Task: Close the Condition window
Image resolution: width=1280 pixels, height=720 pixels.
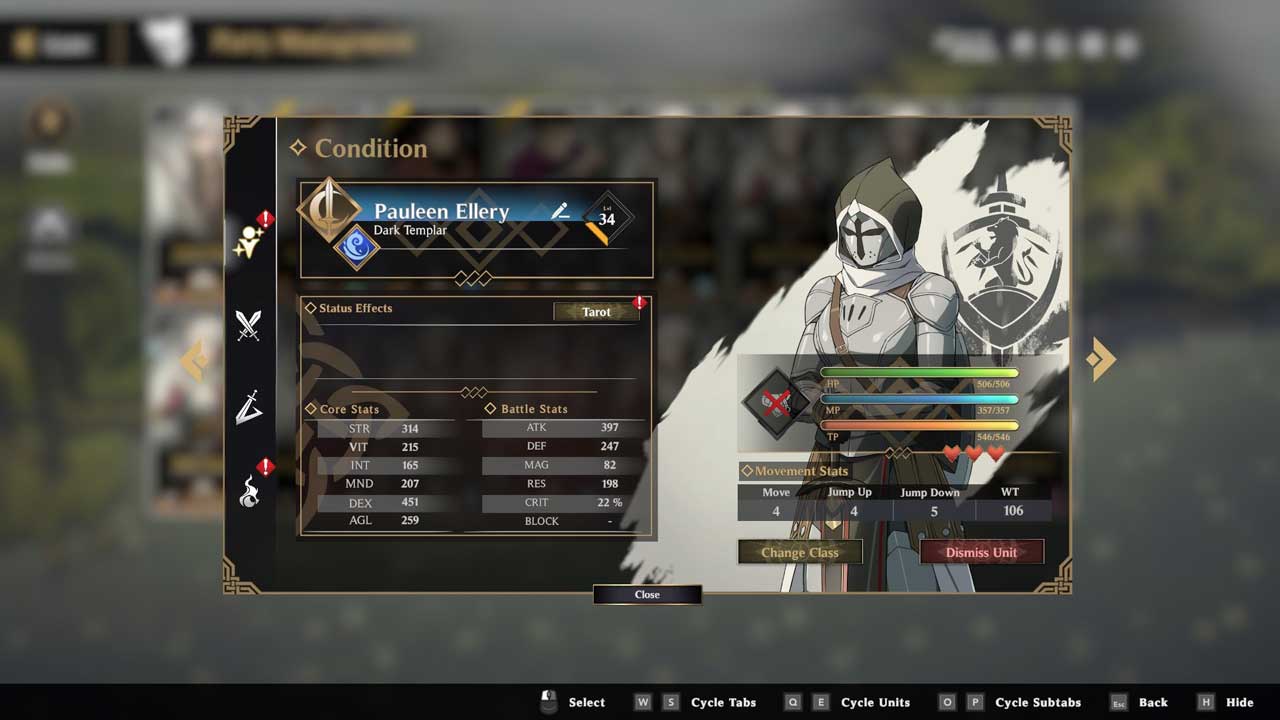Action: 647,594
